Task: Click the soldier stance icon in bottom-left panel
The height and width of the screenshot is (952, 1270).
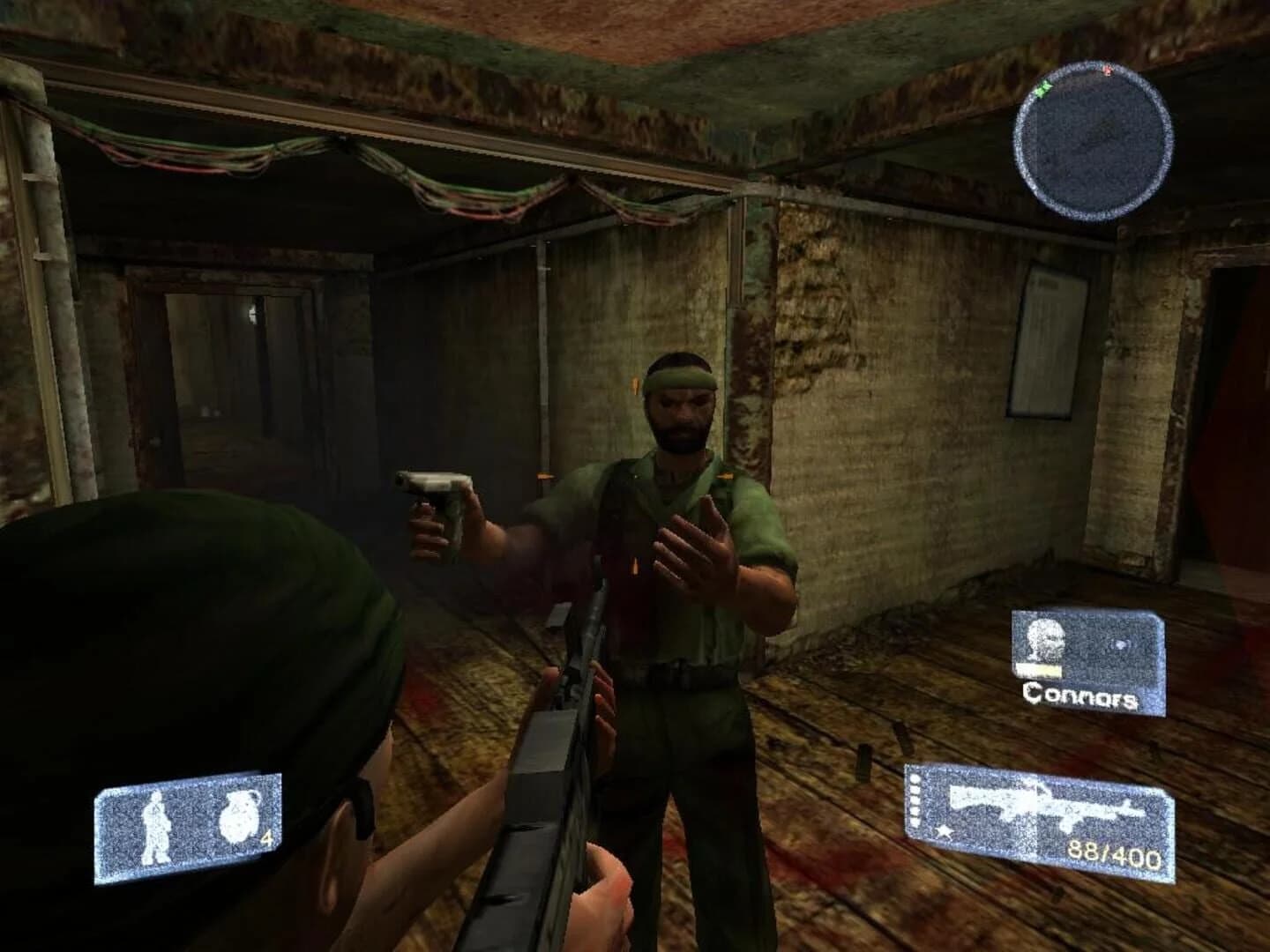Action: tap(156, 826)
